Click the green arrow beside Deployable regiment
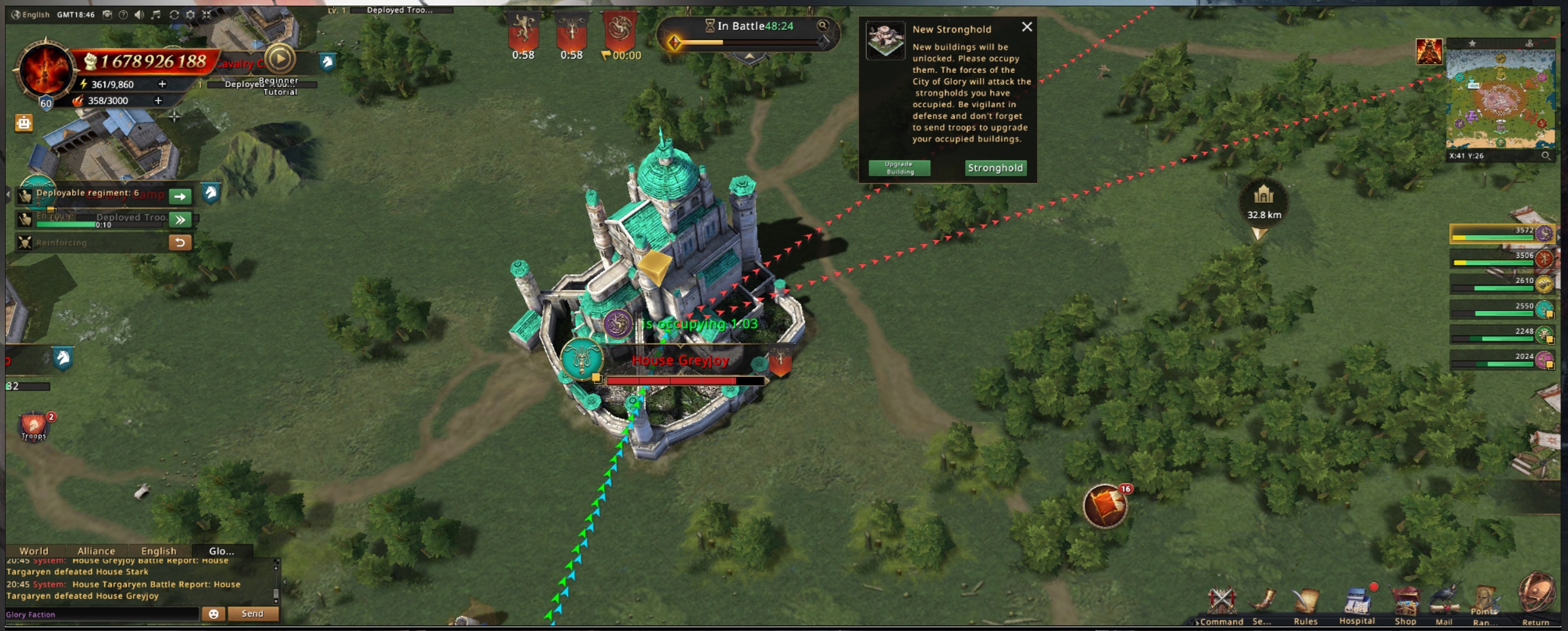Image resolution: width=1568 pixels, height=631 pixels. pyautogui.click(x=180, y=196)
